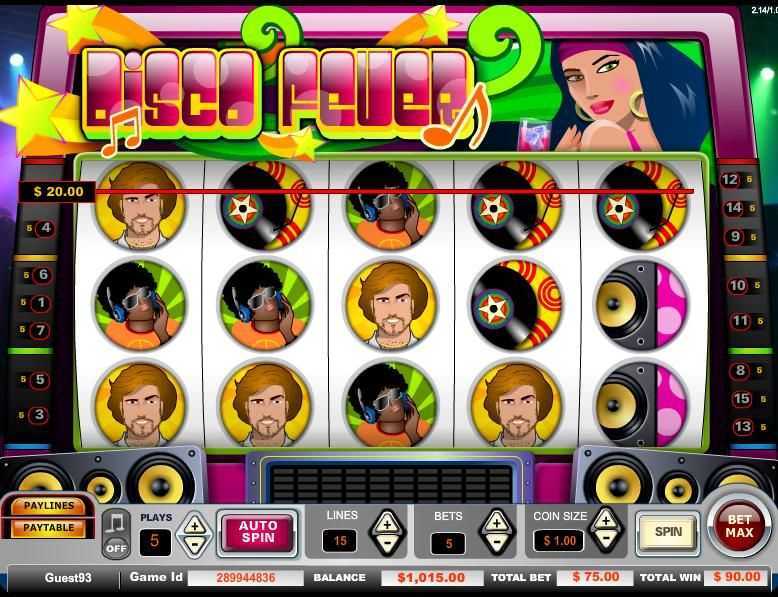Select payline number 13 marker
Image resolution: width=778 pixels, height=597 pixels.
click(x=741, y=427)
